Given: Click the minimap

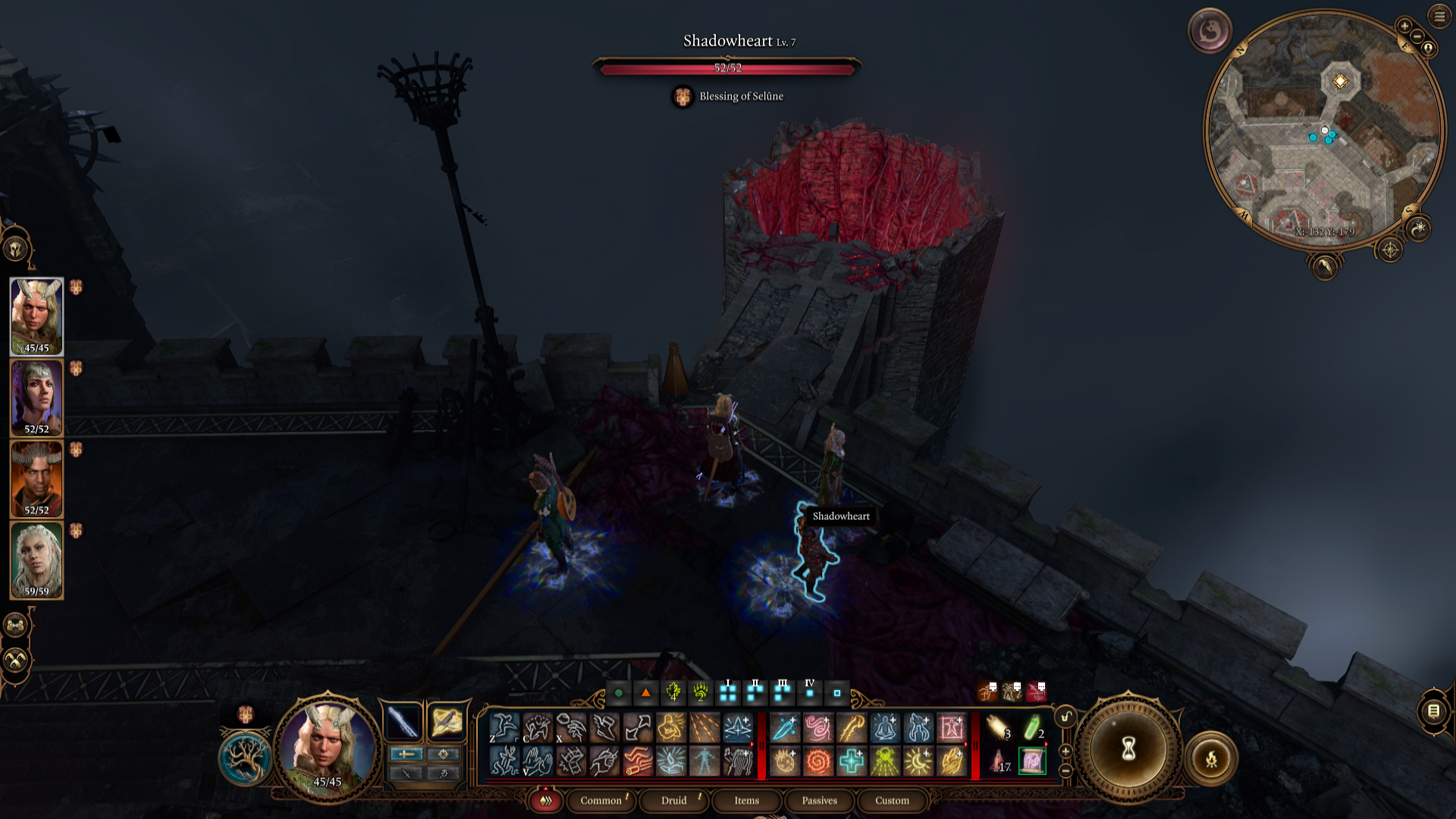Looking at the screenshot, I should [x=1325, y=129].
